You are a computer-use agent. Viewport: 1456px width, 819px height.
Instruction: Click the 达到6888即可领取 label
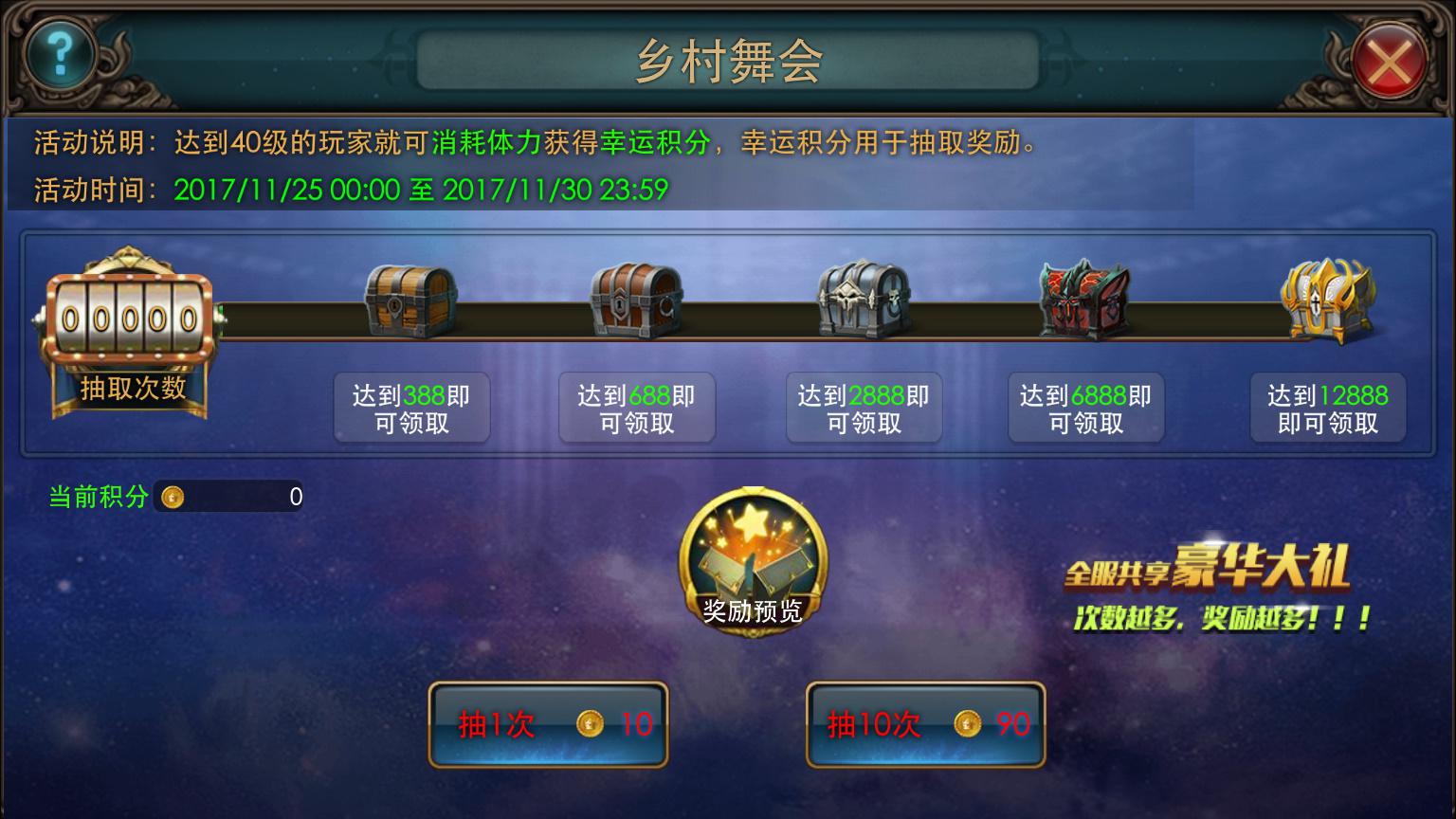pyautogui.click(x=1085, y=409)
